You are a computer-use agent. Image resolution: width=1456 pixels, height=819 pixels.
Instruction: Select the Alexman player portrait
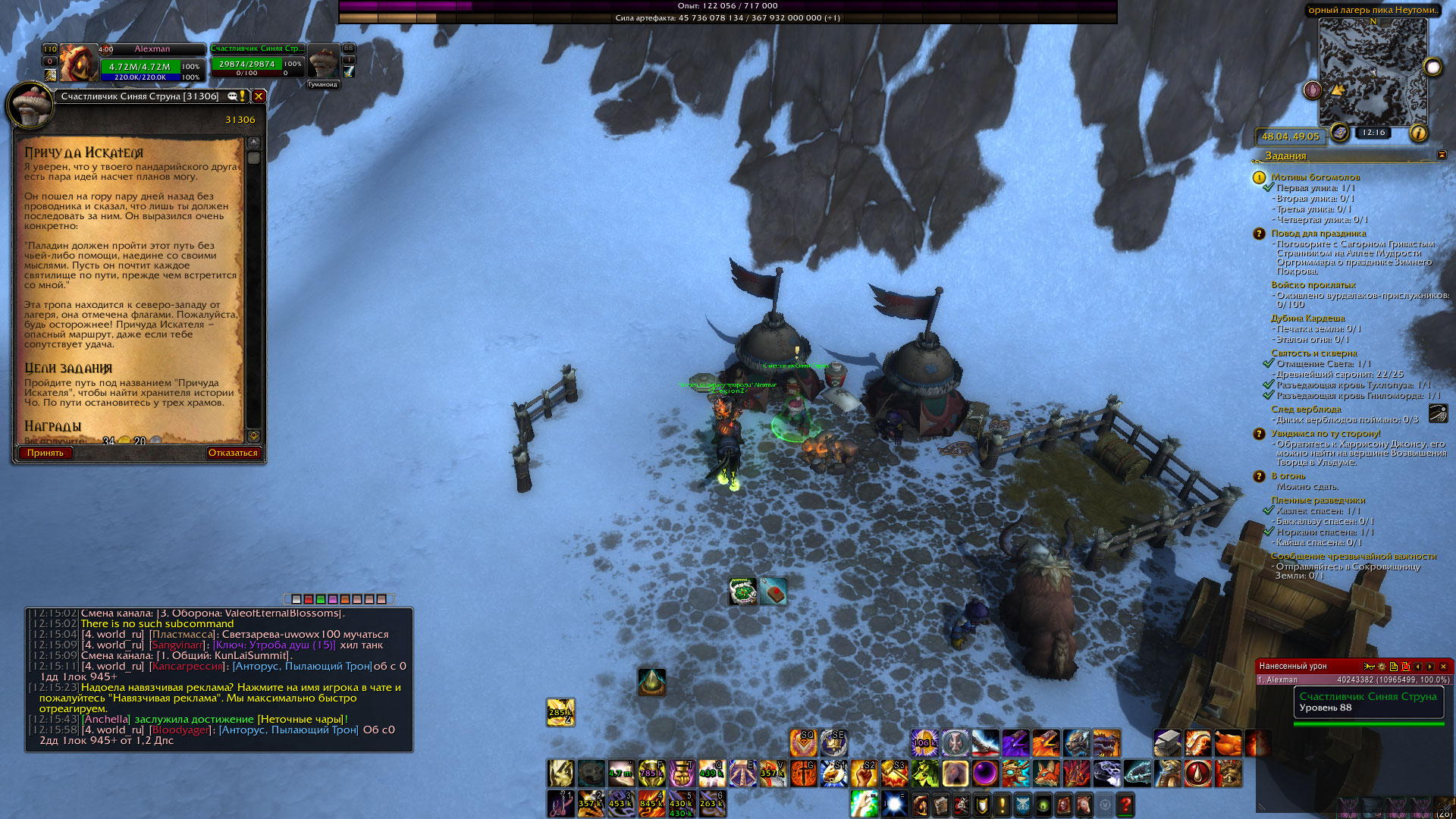click(x=79, y=64)
